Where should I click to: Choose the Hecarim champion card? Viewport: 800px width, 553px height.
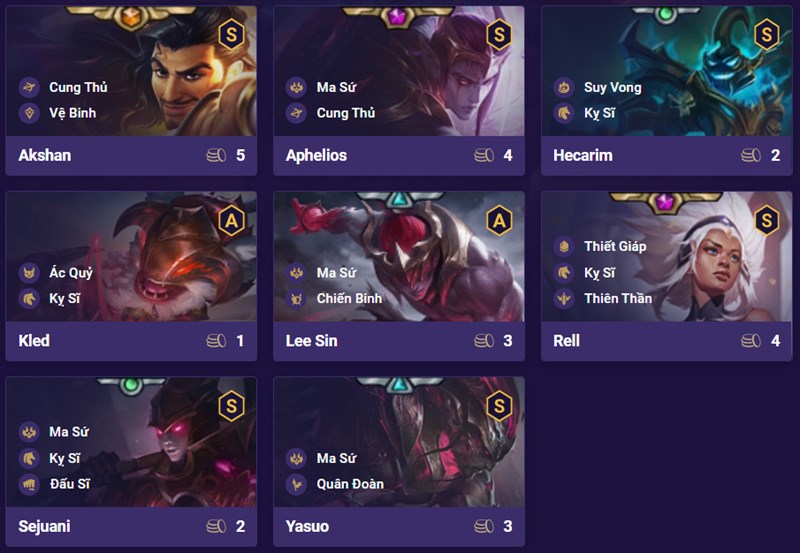pyautogui.click(x=667, y=90)
